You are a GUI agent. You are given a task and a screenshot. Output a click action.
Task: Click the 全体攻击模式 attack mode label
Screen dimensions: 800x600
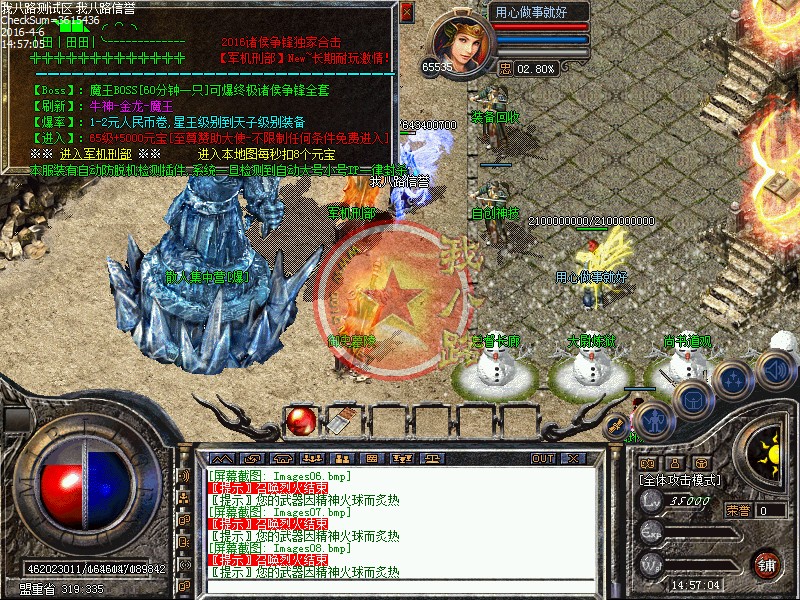pyautogui.click(x=680, y=480)
